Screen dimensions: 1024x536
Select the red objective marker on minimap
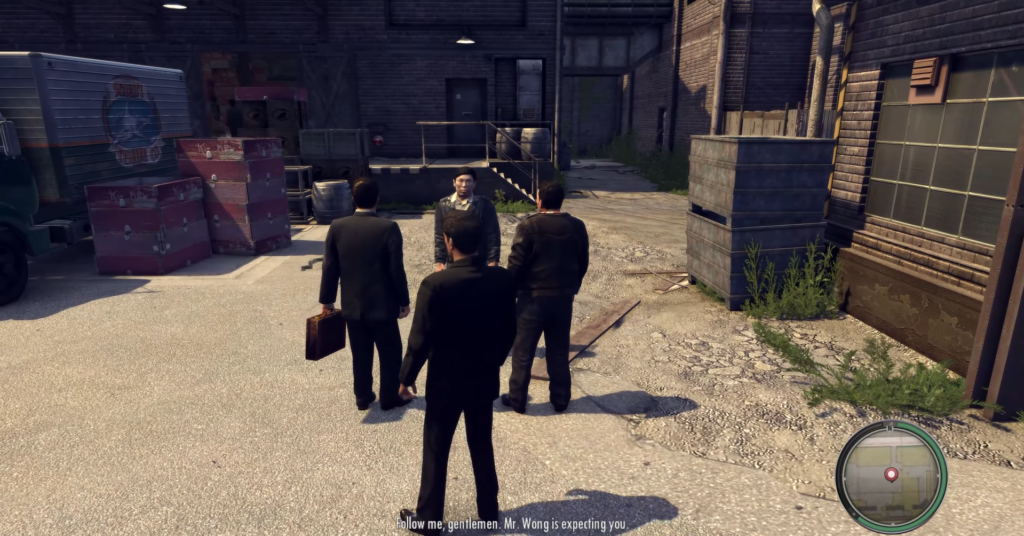[x=891, y=473]
